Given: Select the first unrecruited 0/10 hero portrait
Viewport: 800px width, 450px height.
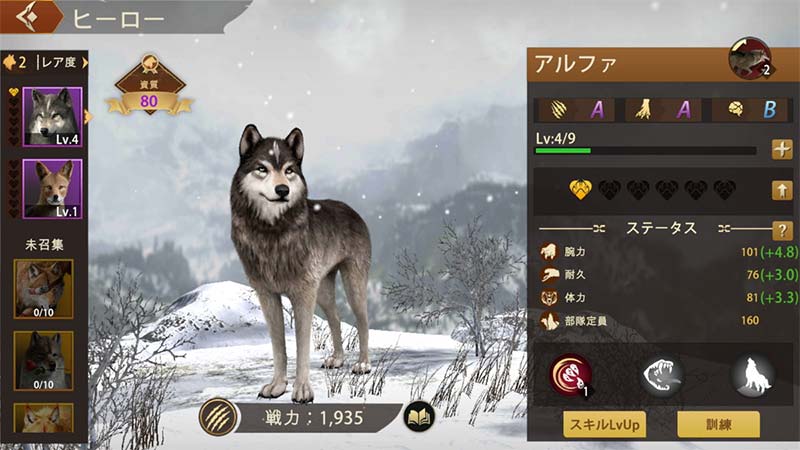Looking at the screenshot, I should click(43, 288).
